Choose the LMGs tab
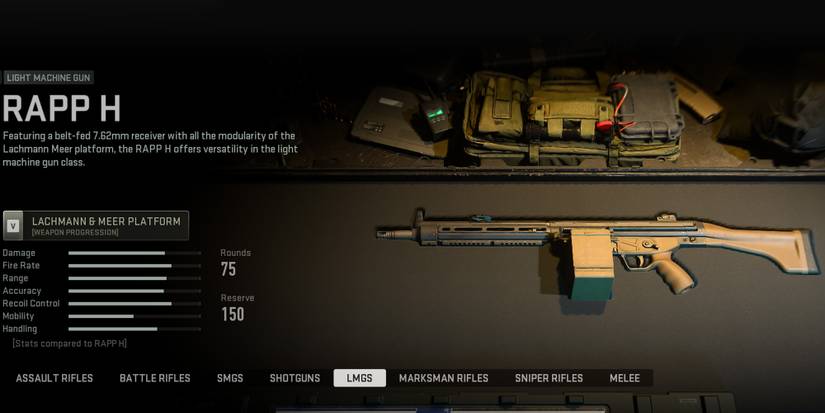Image resolution: width=825 pixels, height=413 pixels. pos(359,378)
